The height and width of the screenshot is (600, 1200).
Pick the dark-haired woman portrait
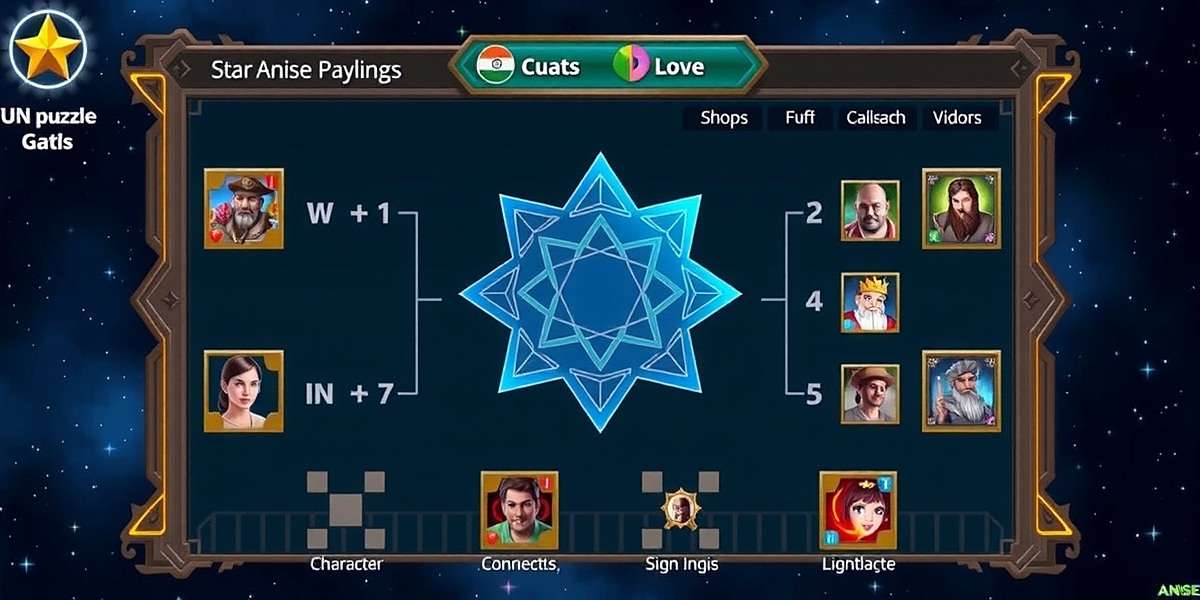coord(243,391)
